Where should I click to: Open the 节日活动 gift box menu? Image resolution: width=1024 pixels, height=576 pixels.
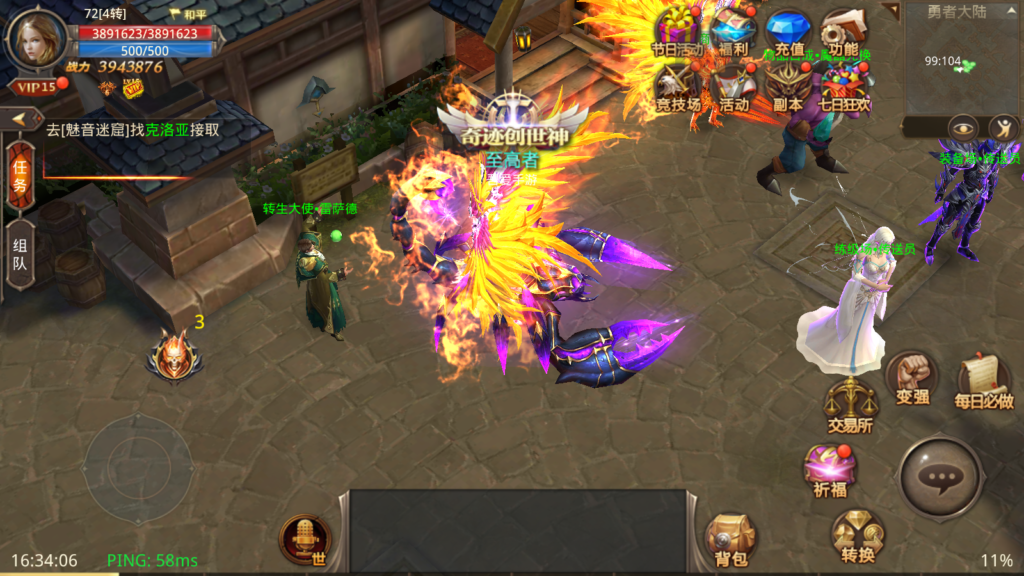click(678, 29)
